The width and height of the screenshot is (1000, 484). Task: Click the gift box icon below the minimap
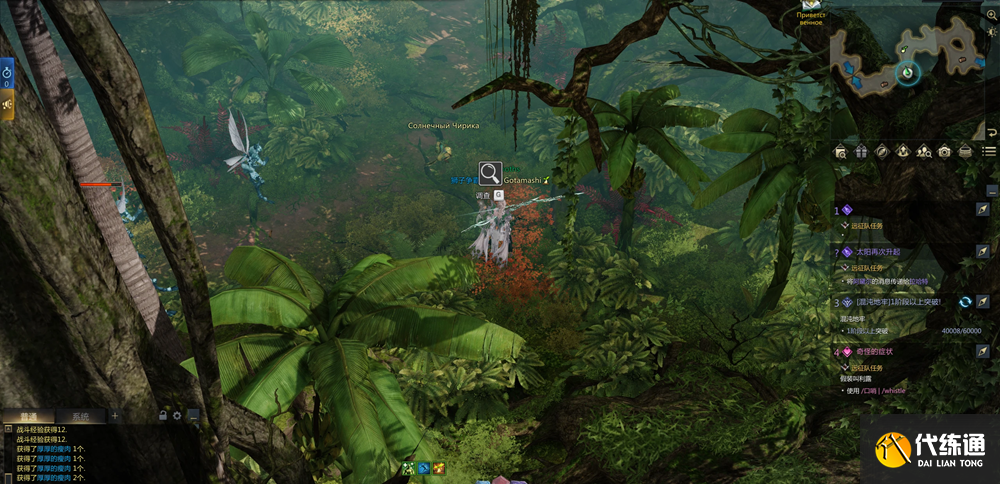(x=860, y=152)
